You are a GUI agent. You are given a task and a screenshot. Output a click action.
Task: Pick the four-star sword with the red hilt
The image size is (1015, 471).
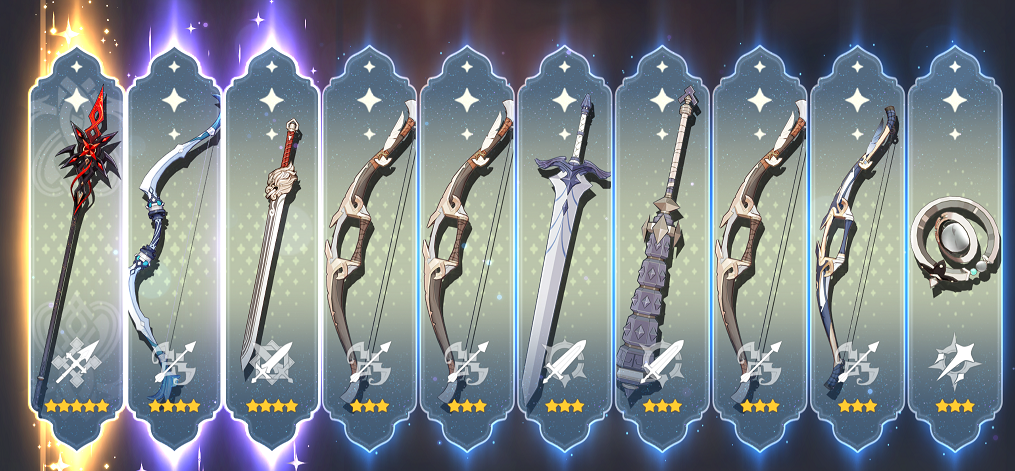coord(272,250)
